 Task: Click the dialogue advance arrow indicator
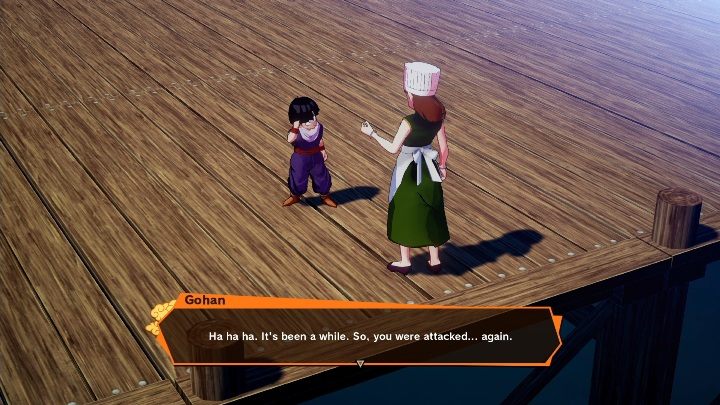point(360,363)
